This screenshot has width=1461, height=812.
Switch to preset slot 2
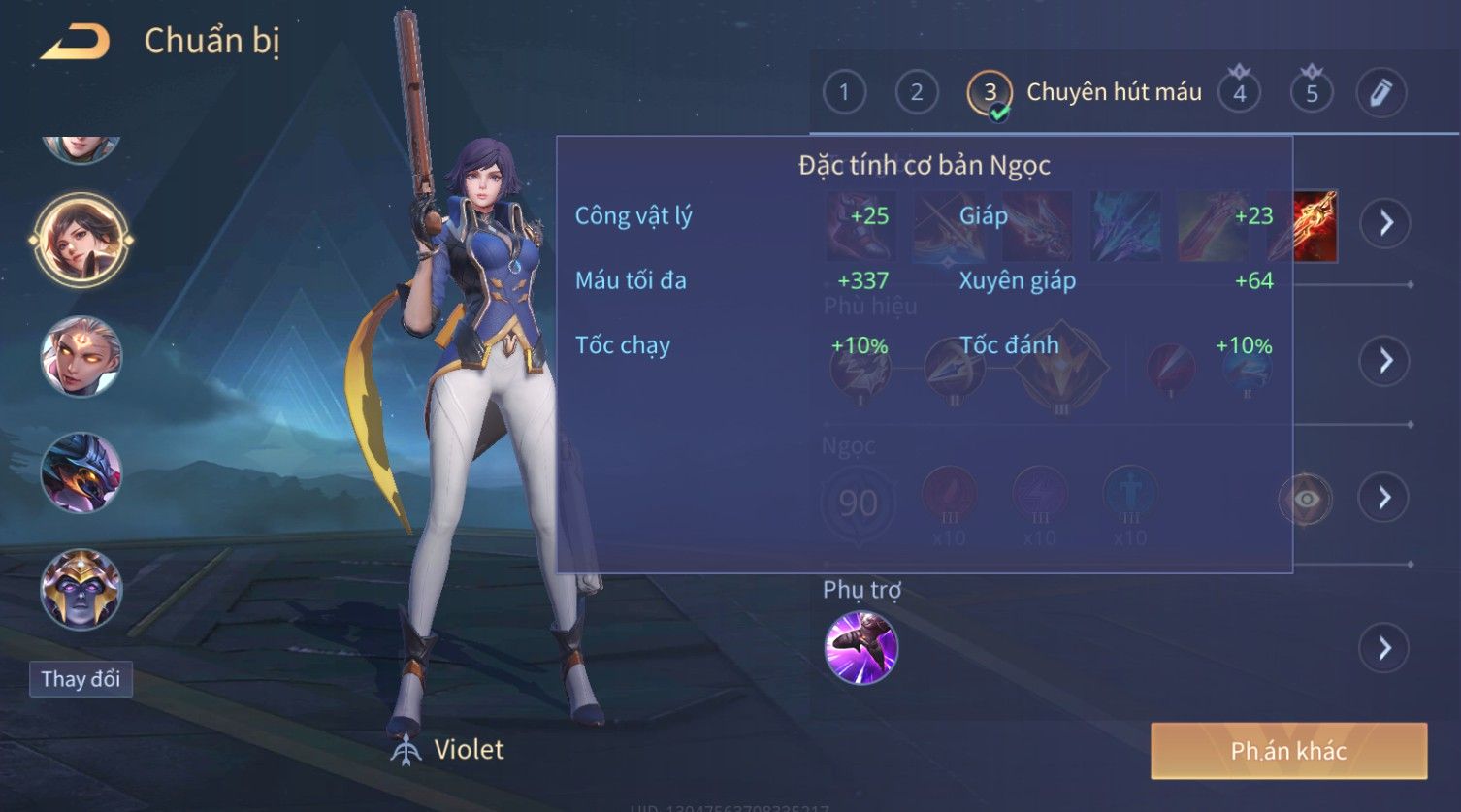916,93
